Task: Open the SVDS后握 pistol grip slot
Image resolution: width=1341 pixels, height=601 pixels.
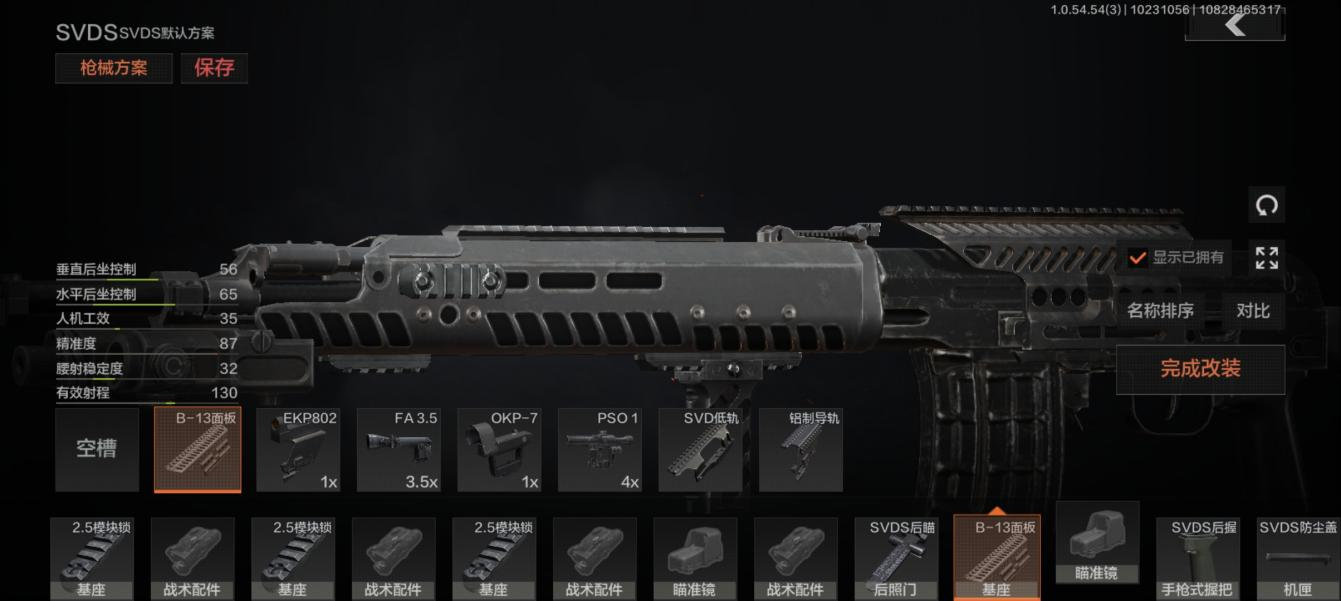Action: (1198, 558)
